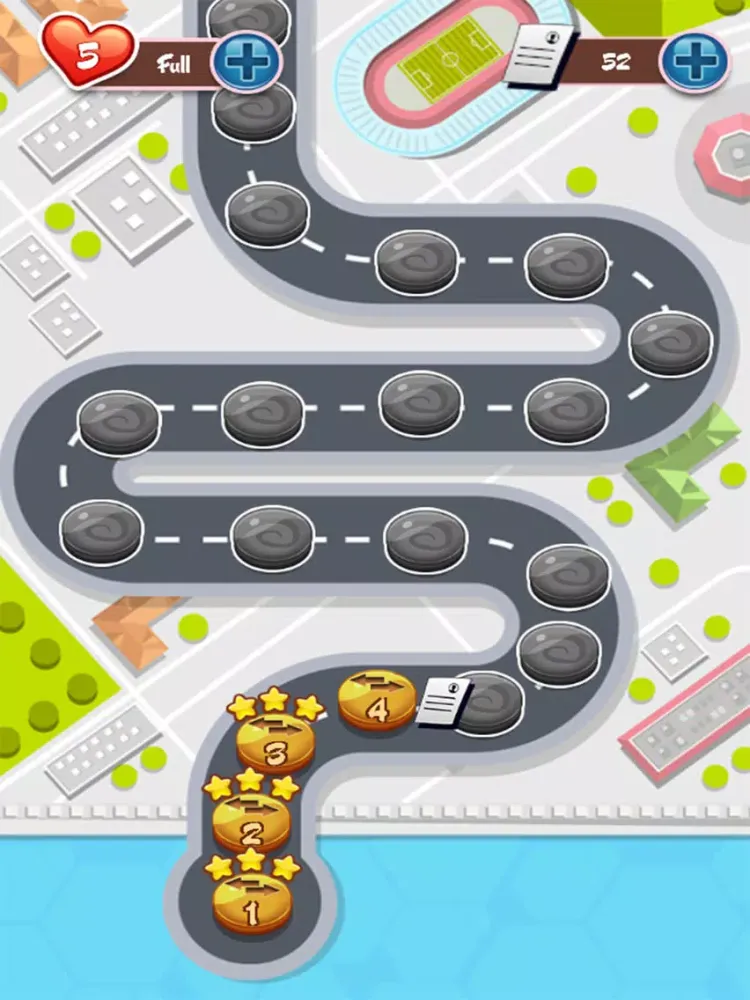Screen dimensions: 750x1000
Task: Tap the red heart lives icon
Action: pos(88,54)
